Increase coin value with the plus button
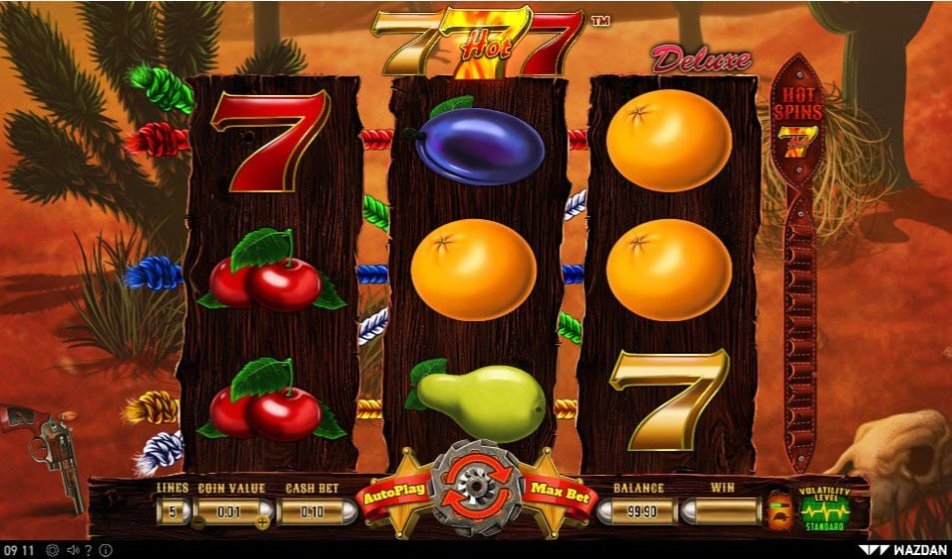Image resolution: width=952 pixels, height=559 pixels. [263, 520]
